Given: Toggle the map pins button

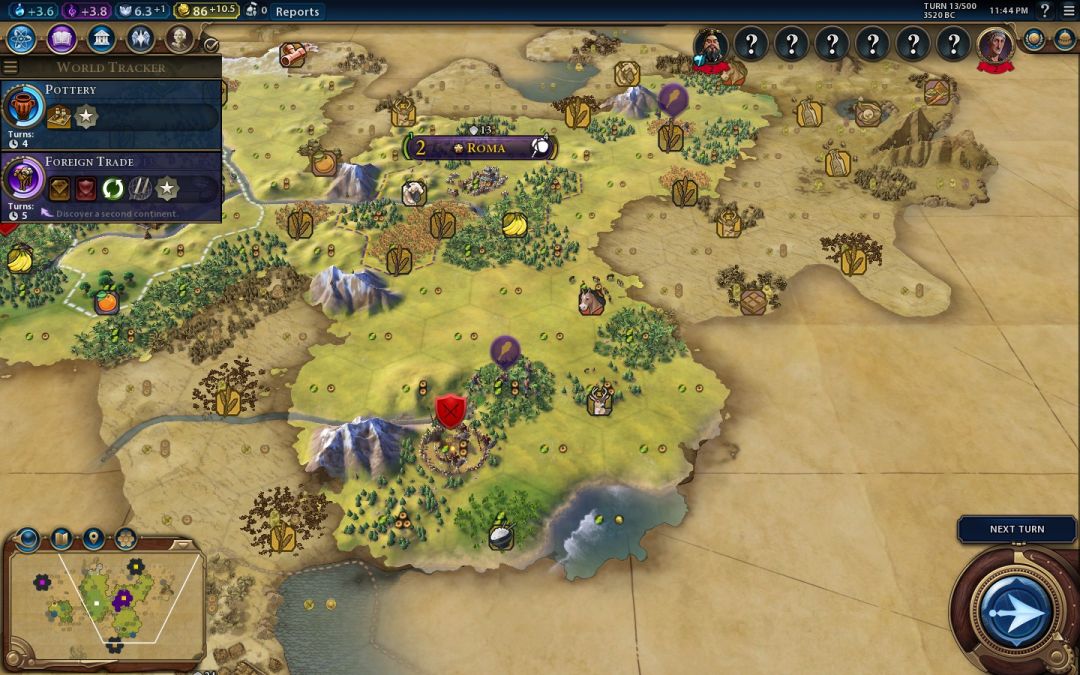Looking at the screenshot, I should pos(93,539).
